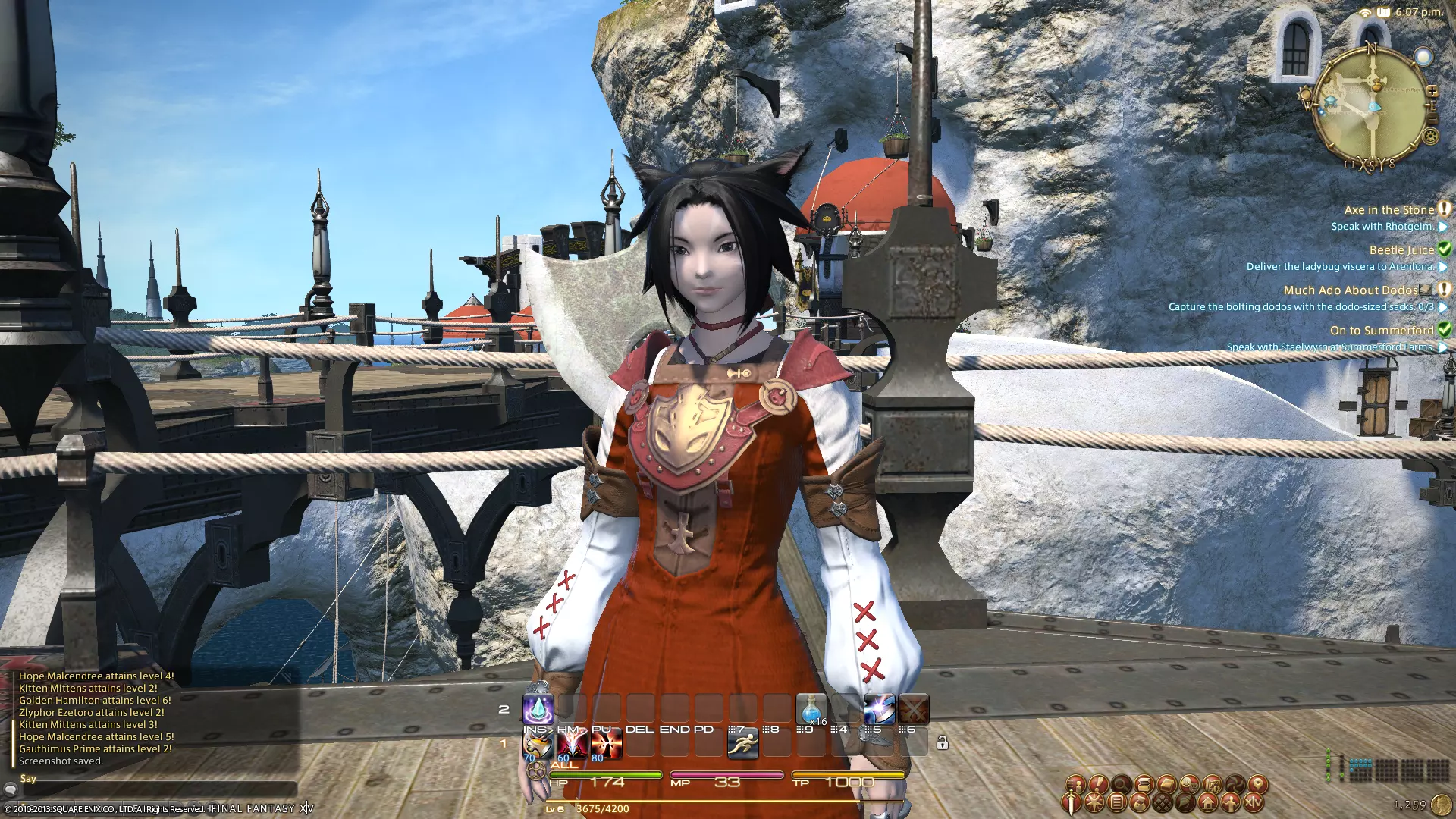Image resolution: width=1456 pixels, height=819 pixels.
Task: Use the blue potion hotbar slot
Action: 811,710
